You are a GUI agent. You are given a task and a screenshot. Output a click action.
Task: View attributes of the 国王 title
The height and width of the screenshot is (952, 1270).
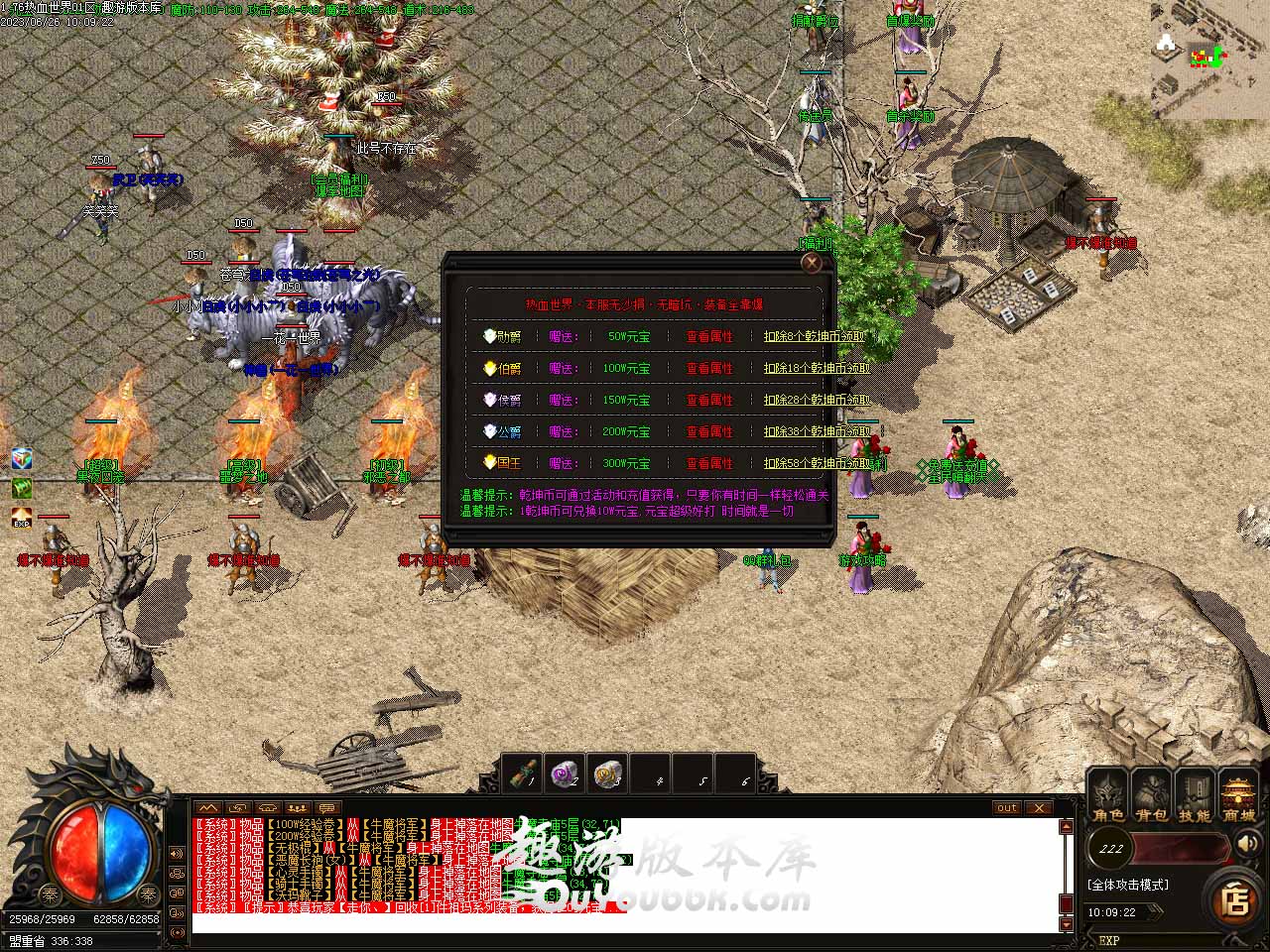click(709, 464)
